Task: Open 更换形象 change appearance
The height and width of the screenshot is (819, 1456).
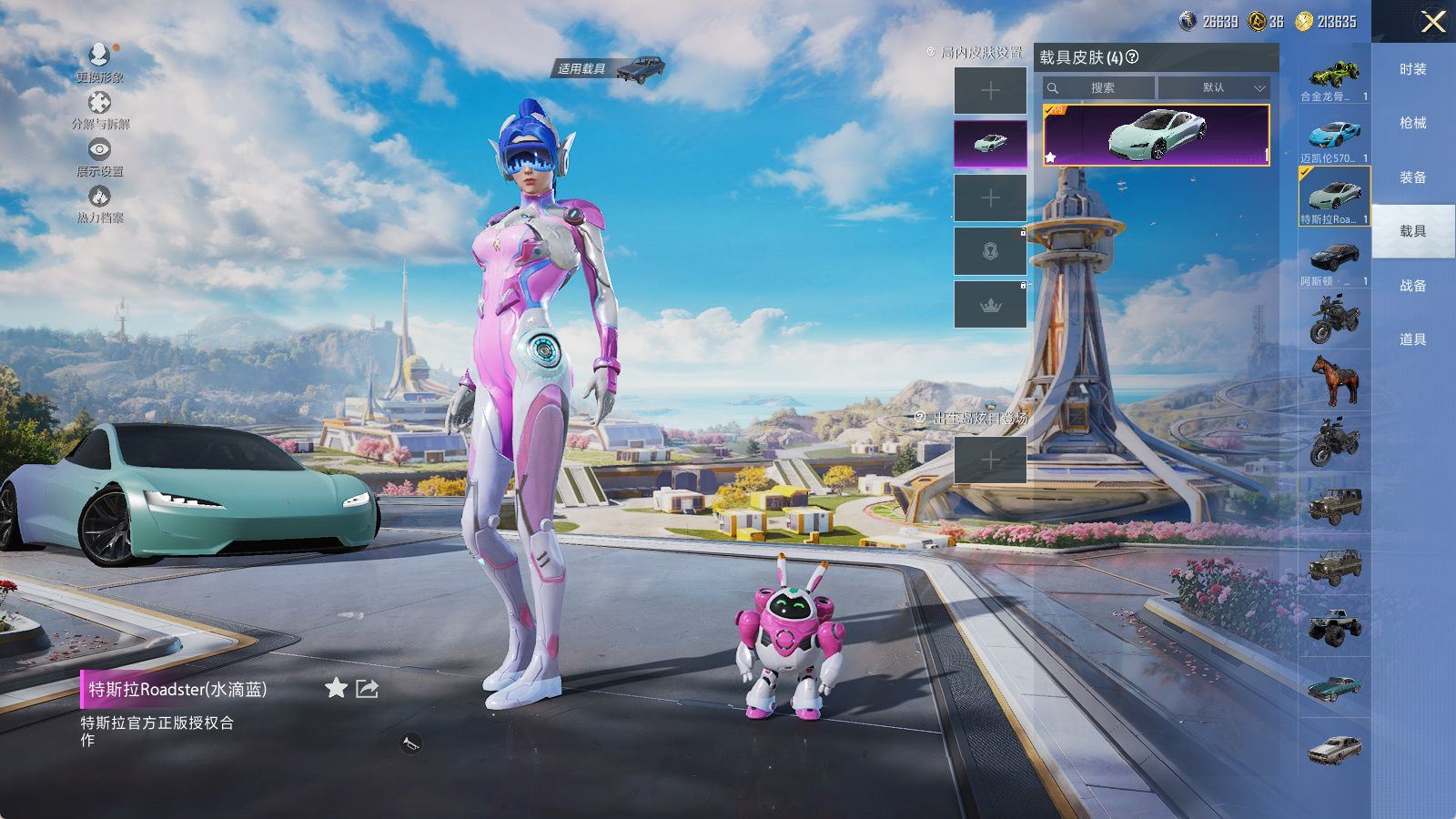Action: tap(99, 62)
